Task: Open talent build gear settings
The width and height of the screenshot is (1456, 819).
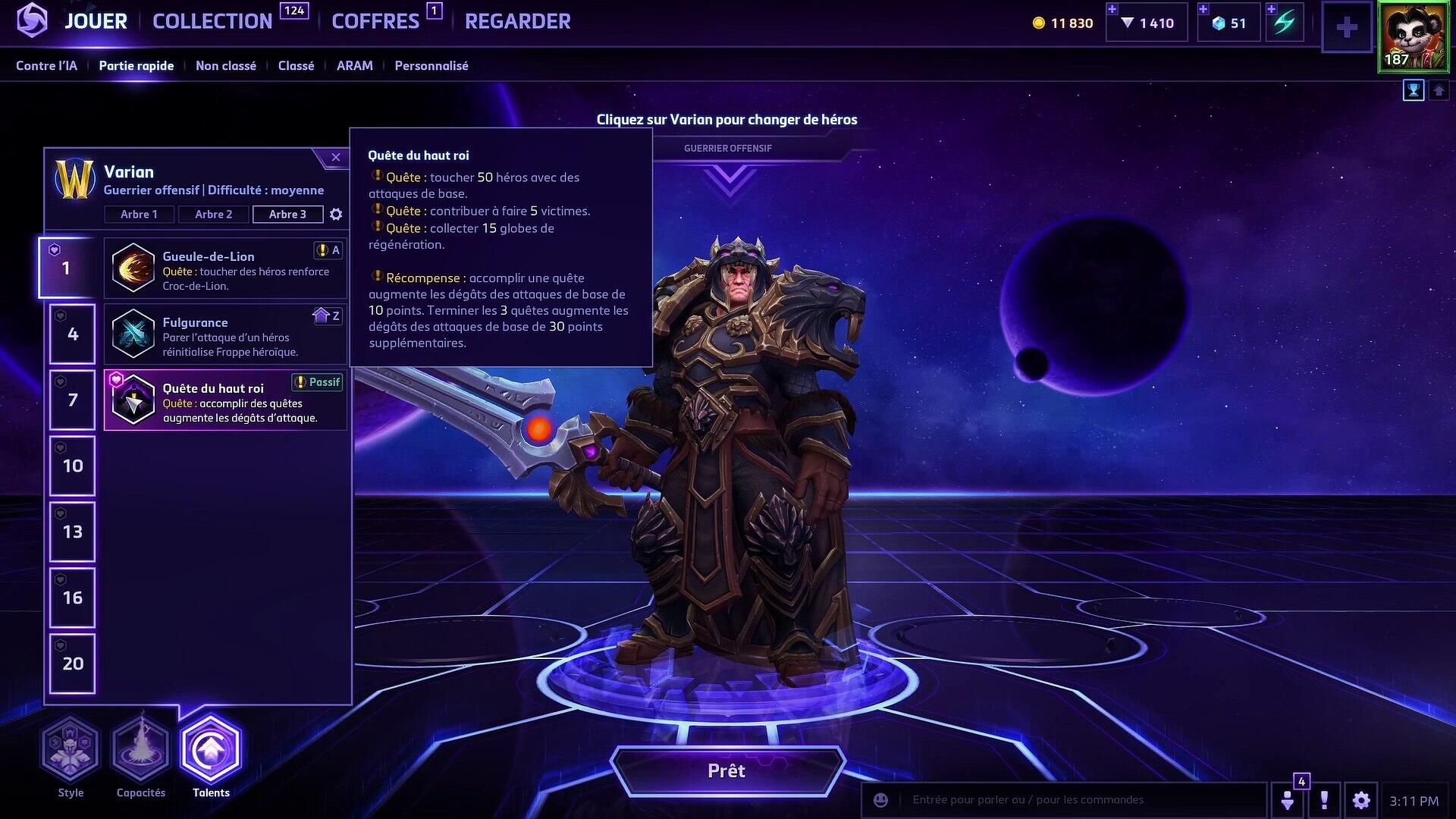Action: (x=336, y=215)
